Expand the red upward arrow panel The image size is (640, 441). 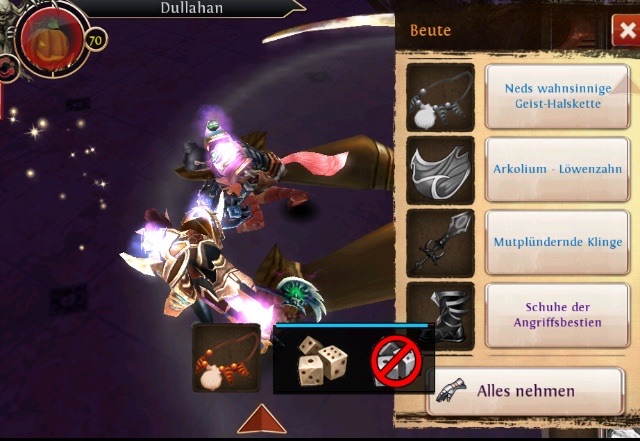click(262, 418)
